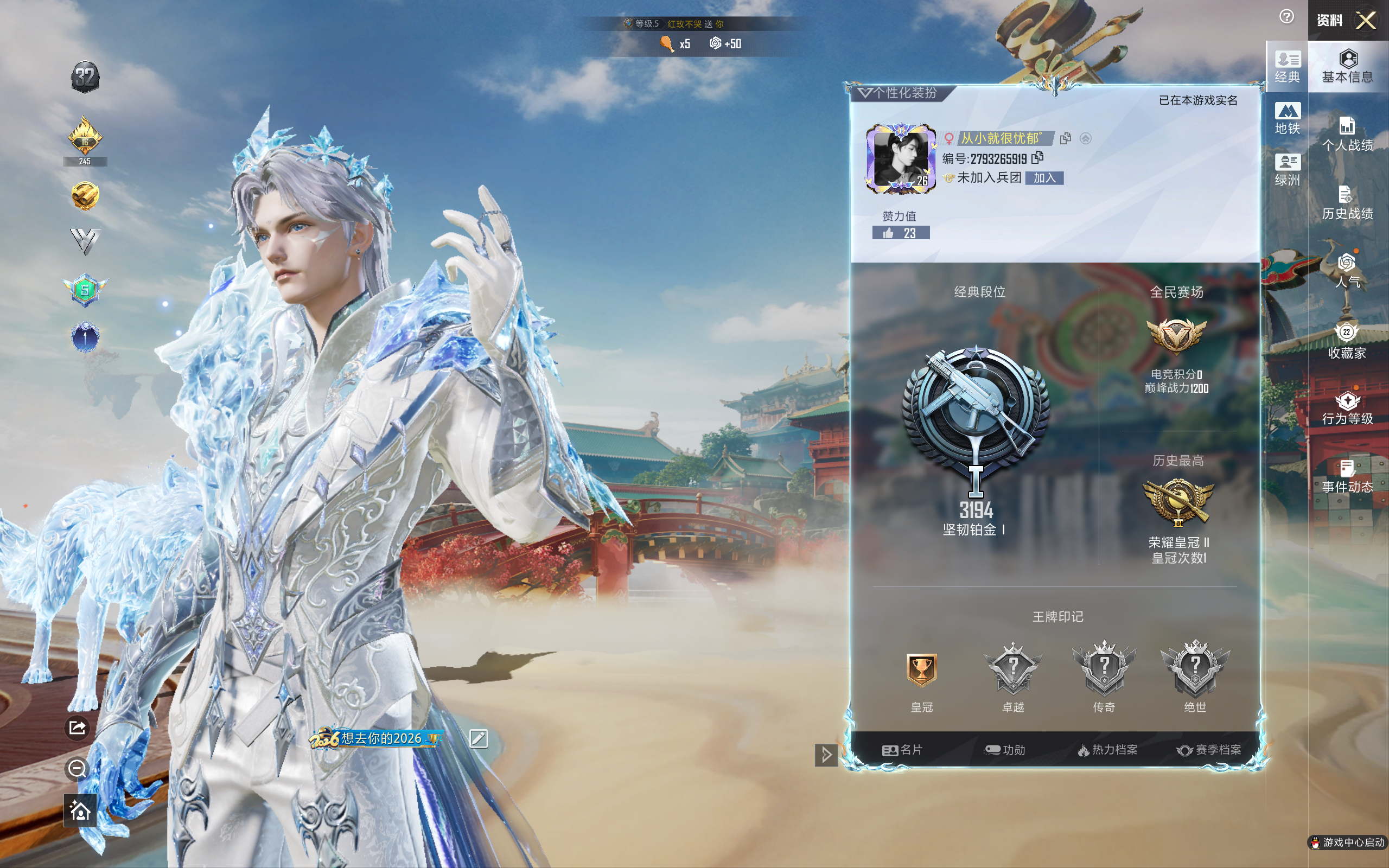The height and width of the screenshot is (868, 1389).
Task: Open 事件动态 event feed
Action: coord(1347,476)
